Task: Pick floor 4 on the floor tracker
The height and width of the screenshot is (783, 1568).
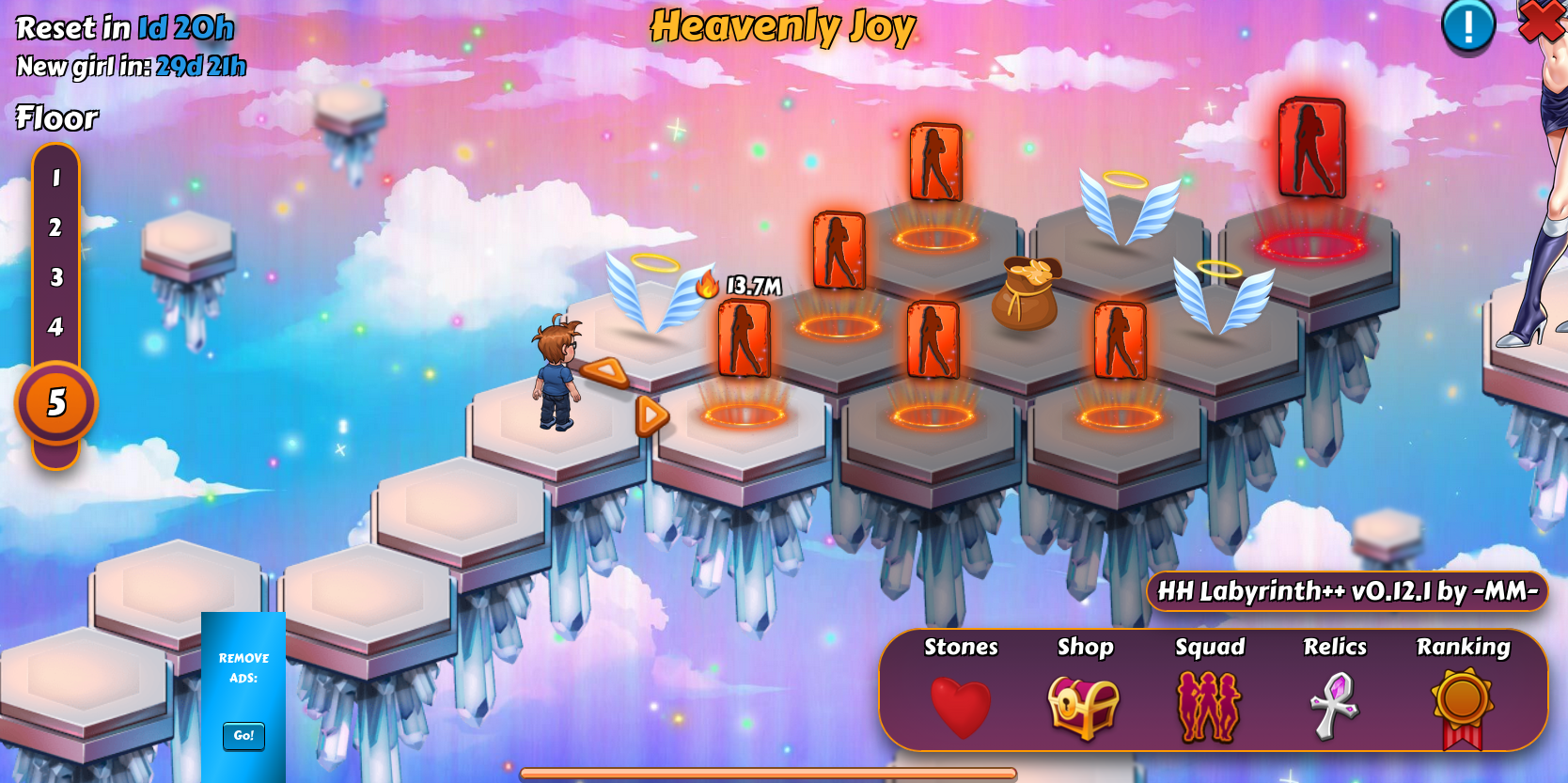Action: [56, 326]
